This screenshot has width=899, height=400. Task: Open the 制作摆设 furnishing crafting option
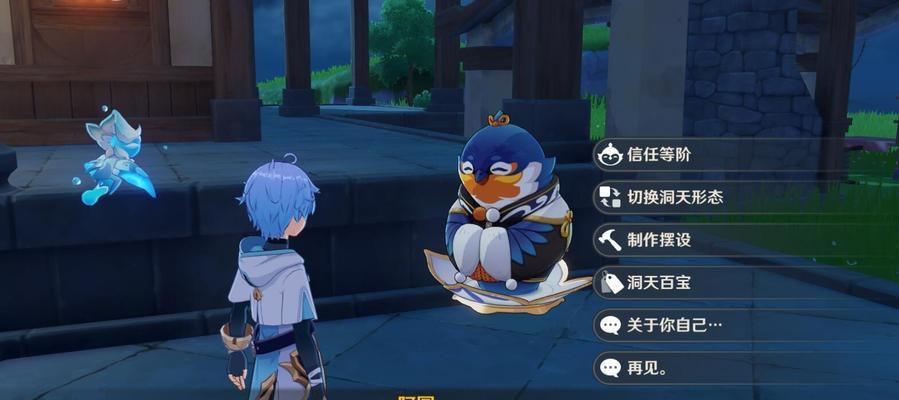[660, 240]
